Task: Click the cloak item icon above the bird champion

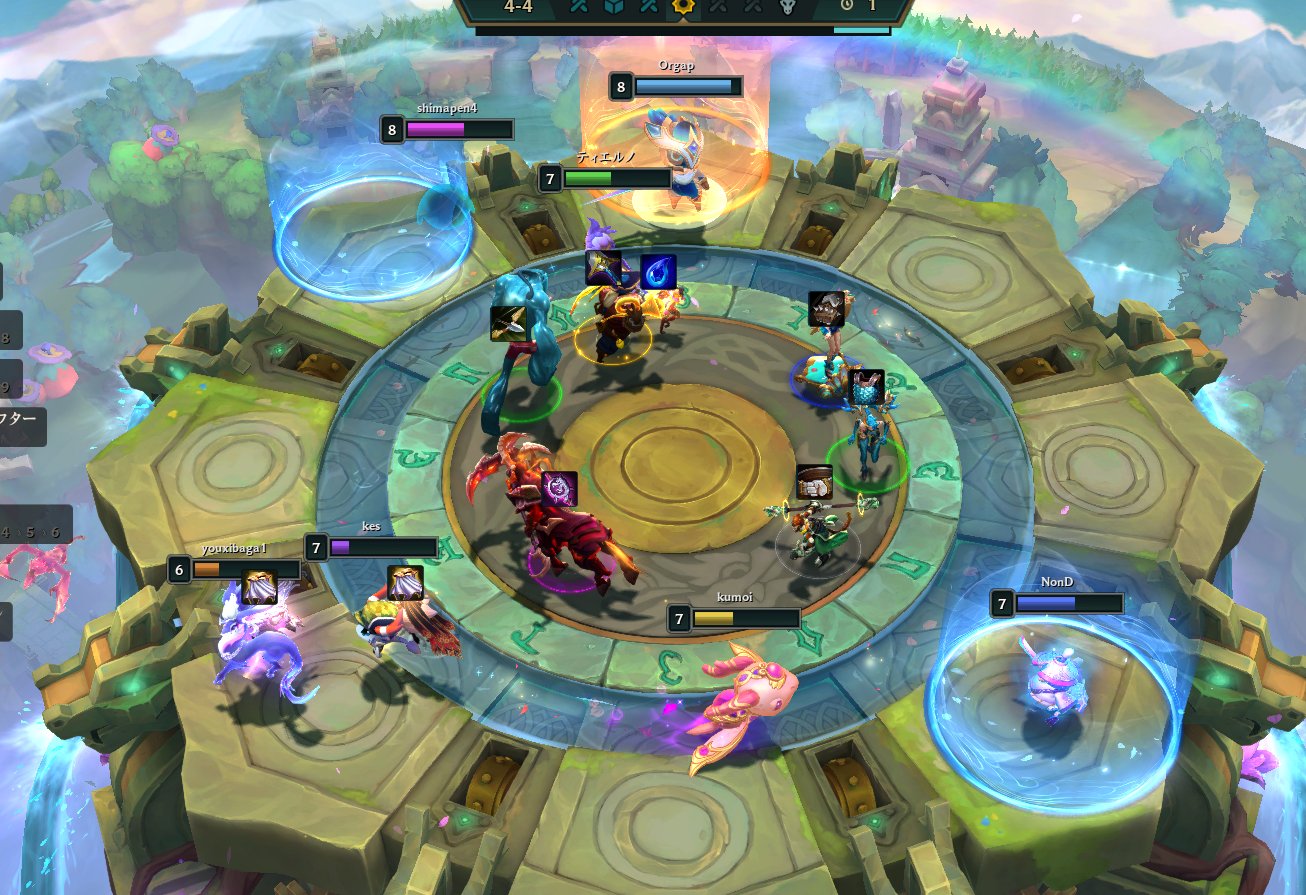Action: pyautogui.click(x=406, y=584)
